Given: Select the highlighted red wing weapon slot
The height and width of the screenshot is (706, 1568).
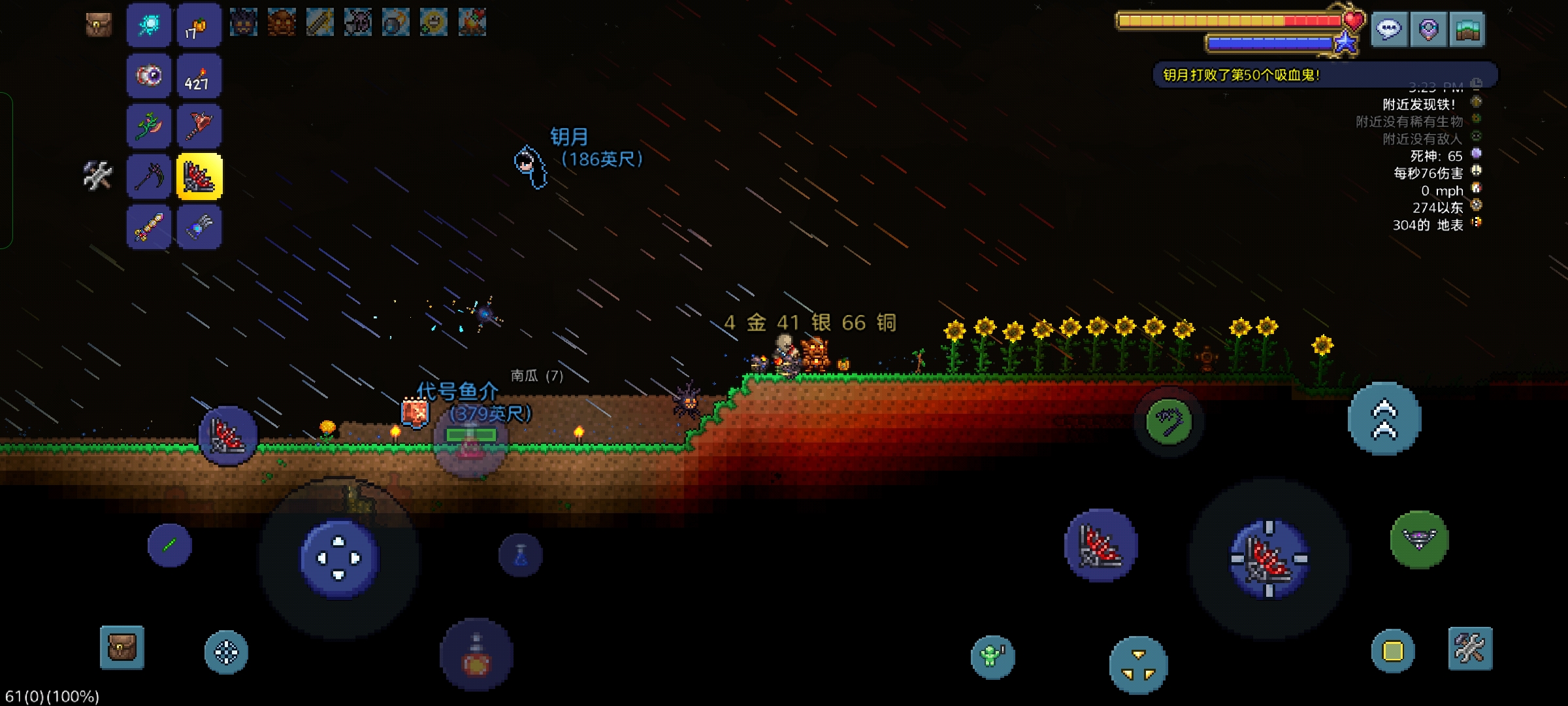Looking at the screenshot, I should coord(199,176).
